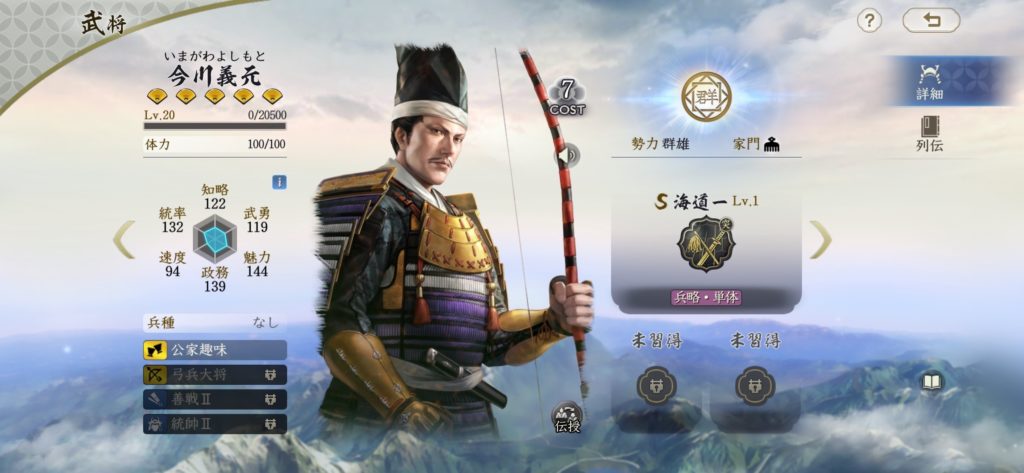Viewport: 1024px width, 473px height.
Task: Switch to the 詳細 details tab
Action: pyautogui.click(x=930, y=80)
